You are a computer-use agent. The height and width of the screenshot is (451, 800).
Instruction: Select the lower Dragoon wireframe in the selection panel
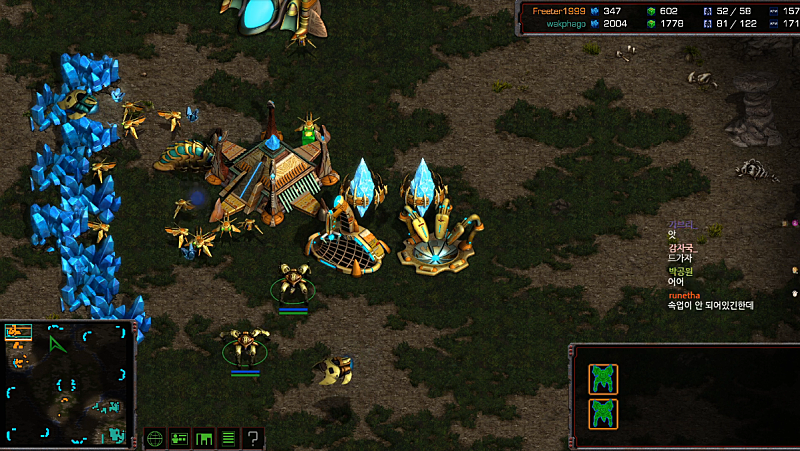pos(603,414)
